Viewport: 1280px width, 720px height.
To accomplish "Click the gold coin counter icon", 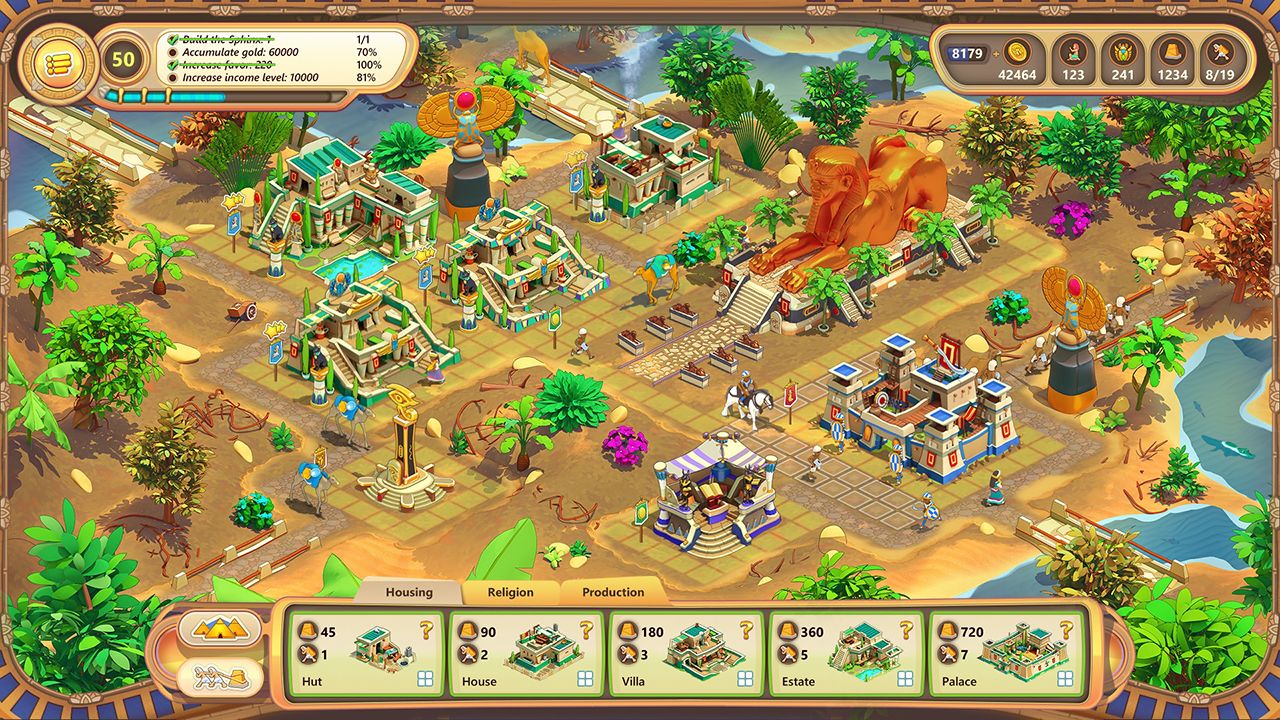I will coord(1017,52).
